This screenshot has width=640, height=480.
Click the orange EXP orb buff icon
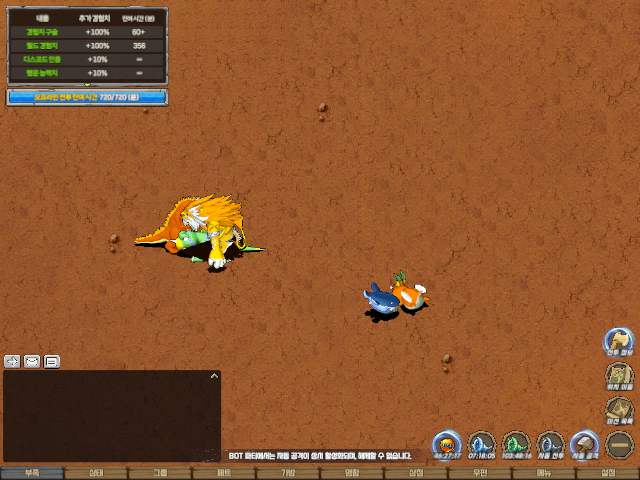[447, 444]
